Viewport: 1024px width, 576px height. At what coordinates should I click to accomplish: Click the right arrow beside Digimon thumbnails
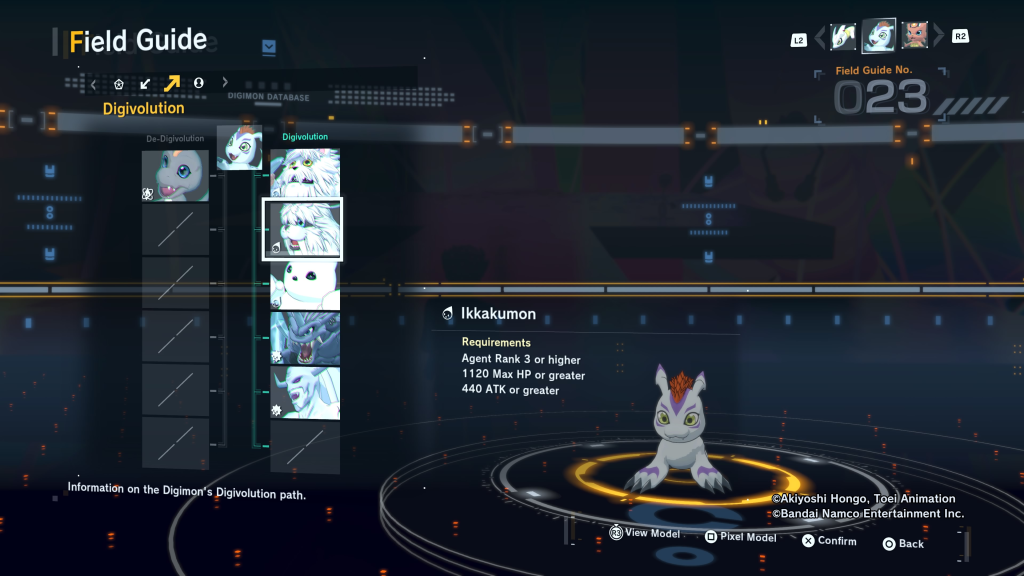(x=938, y=37)
